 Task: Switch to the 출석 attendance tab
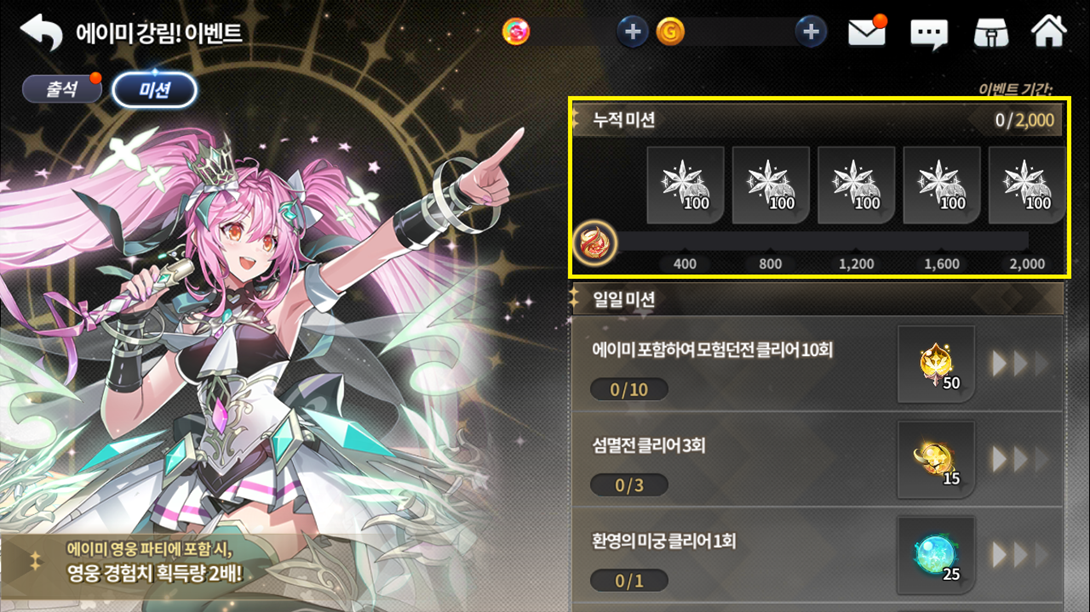(x=62, y=89)
